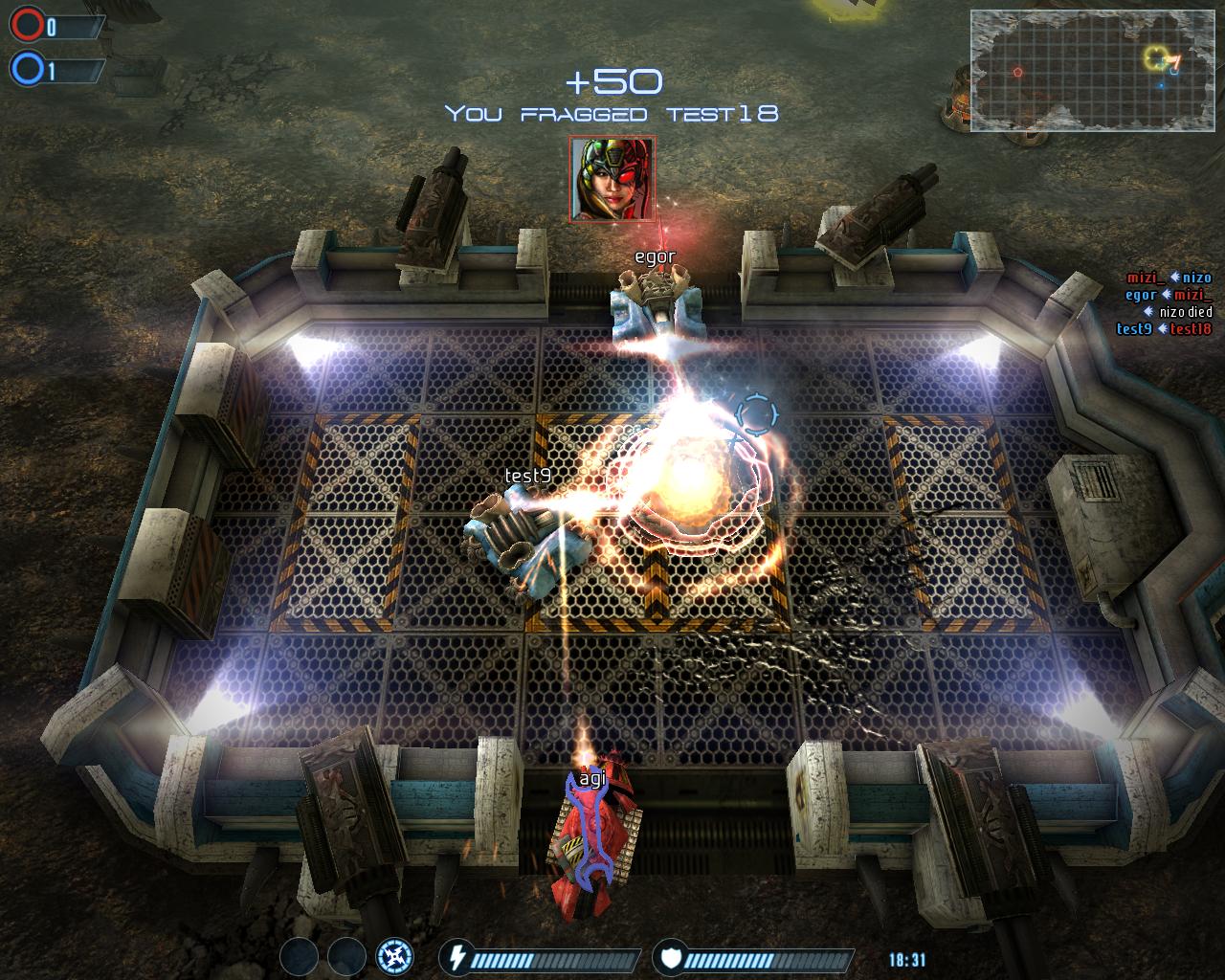Click the fragged pilot portrait
1225x980 pixels.
pyautogui.click(x=612, y=179)
